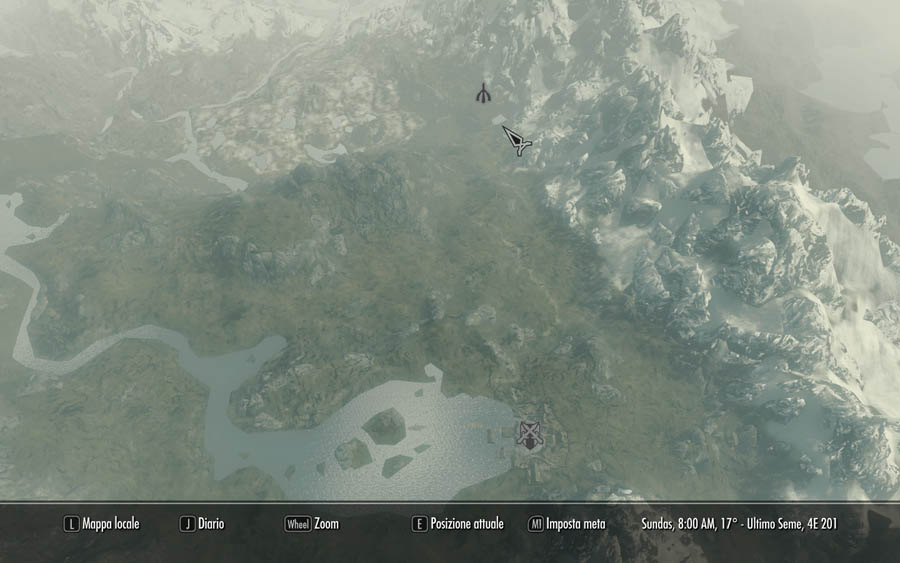The height and width of the screenshot is (563, 900).
Task: Click the white player position arrow
Action: click(517, 141)
